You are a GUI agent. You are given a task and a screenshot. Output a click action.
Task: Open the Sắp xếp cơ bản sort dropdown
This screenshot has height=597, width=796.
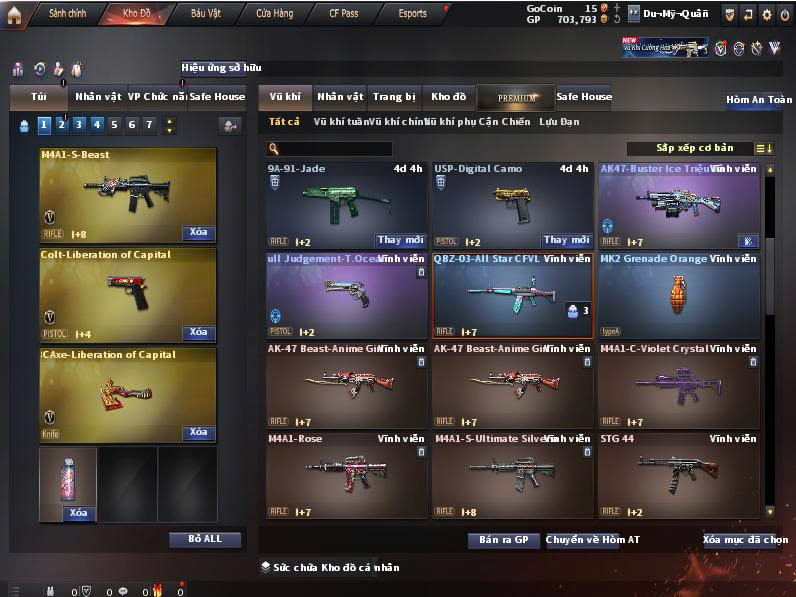(x=700, y=149)
